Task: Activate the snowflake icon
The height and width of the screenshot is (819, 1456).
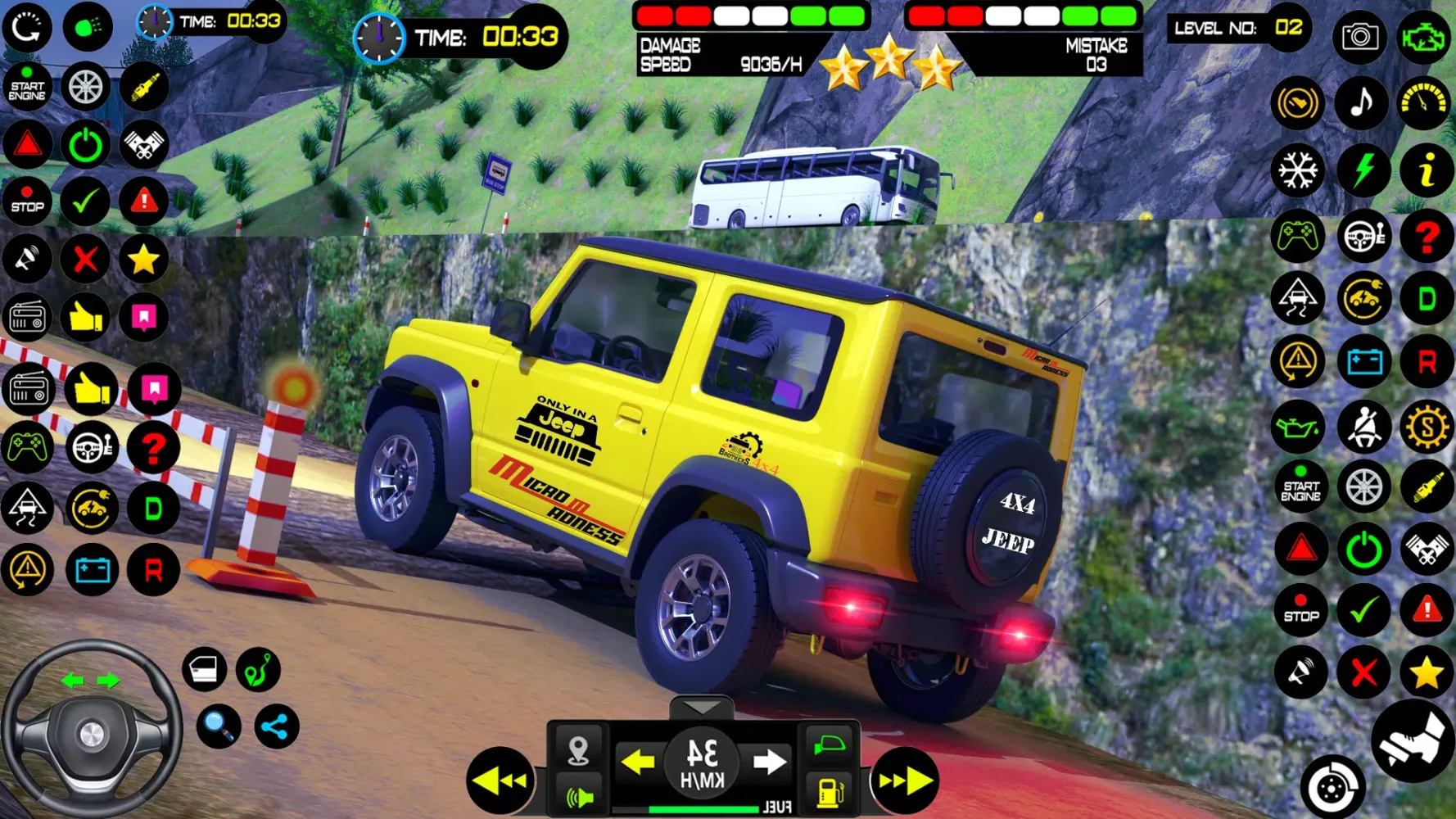Action: [1298, 171]
